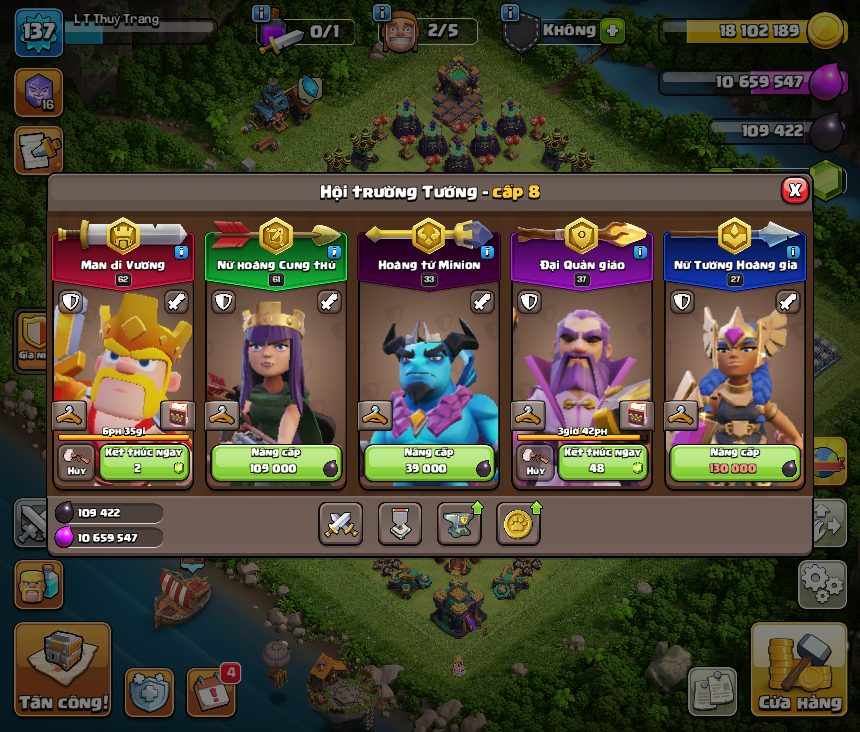Viewport: 860px width, 732px height.
Task: Open Tấn công! attack button
Action: tap(62, 669)
